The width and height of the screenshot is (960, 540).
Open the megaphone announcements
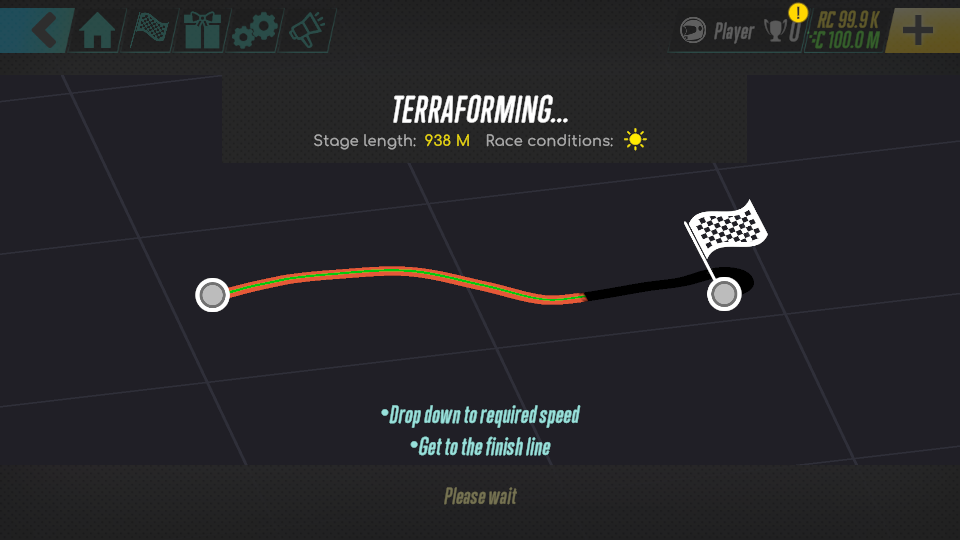tap(304, 31)
